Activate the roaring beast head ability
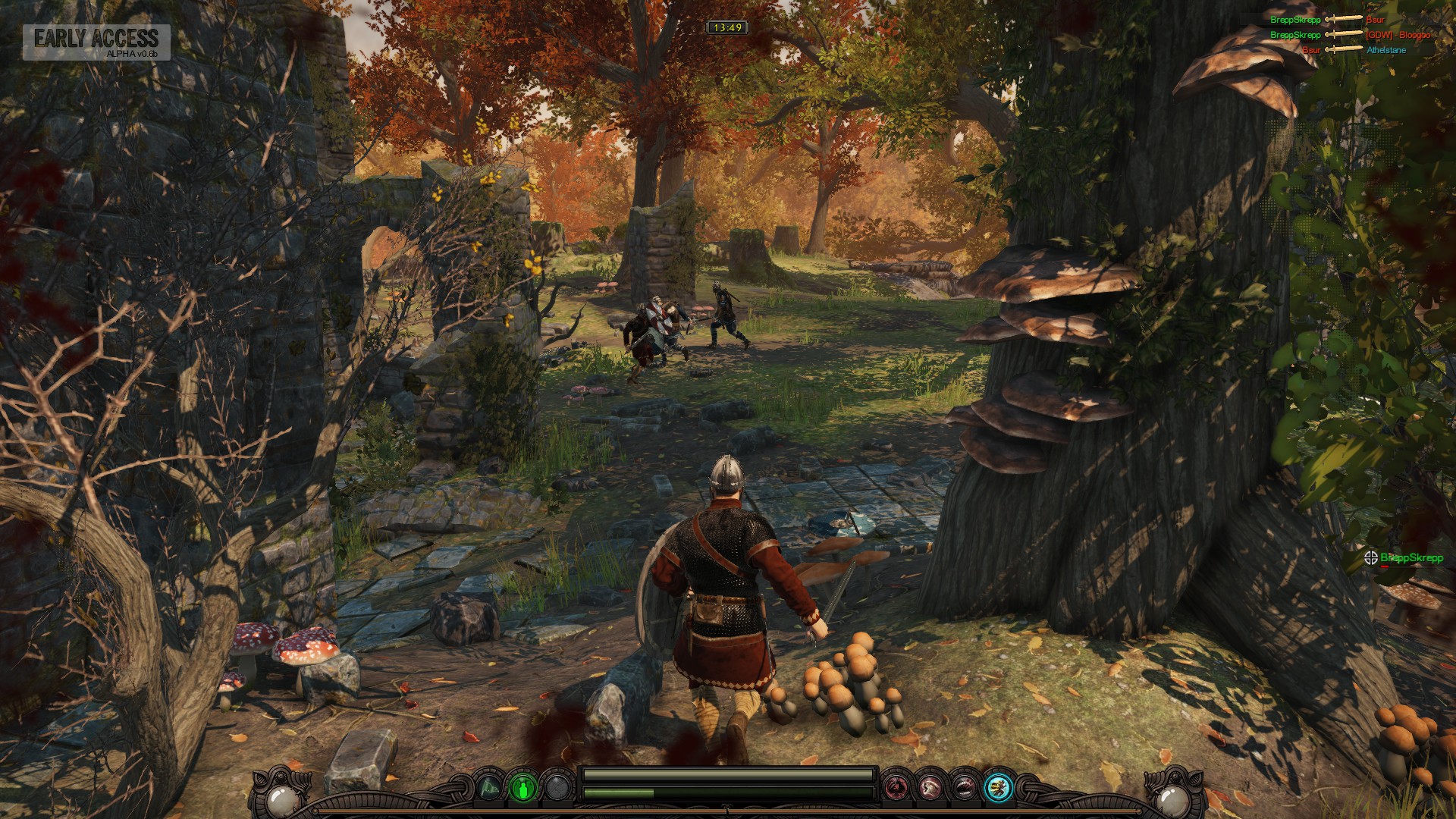The height and width of the screenshot is (819, 1456). point(930,789)
